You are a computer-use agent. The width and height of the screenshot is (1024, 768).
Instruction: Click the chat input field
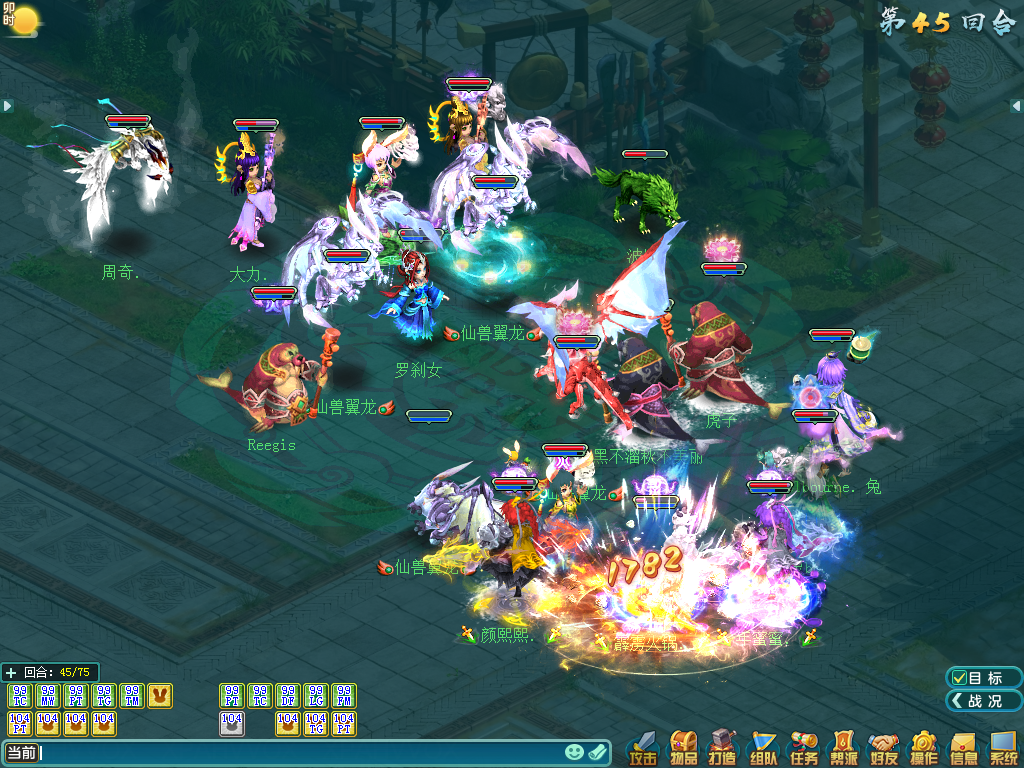pyautogui.click(x=300, y=753)
